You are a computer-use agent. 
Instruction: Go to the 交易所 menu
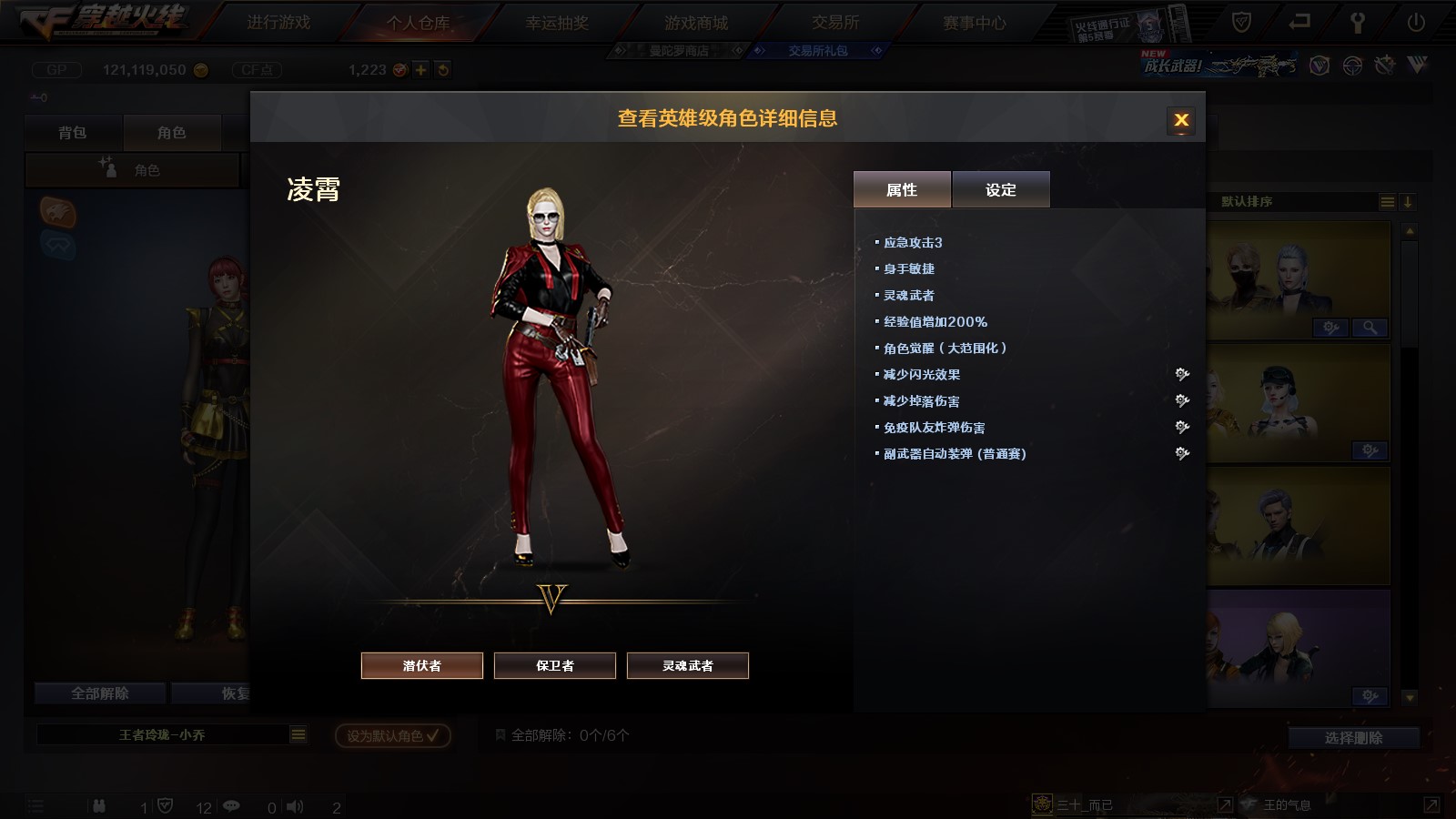(x=835, y=23)
